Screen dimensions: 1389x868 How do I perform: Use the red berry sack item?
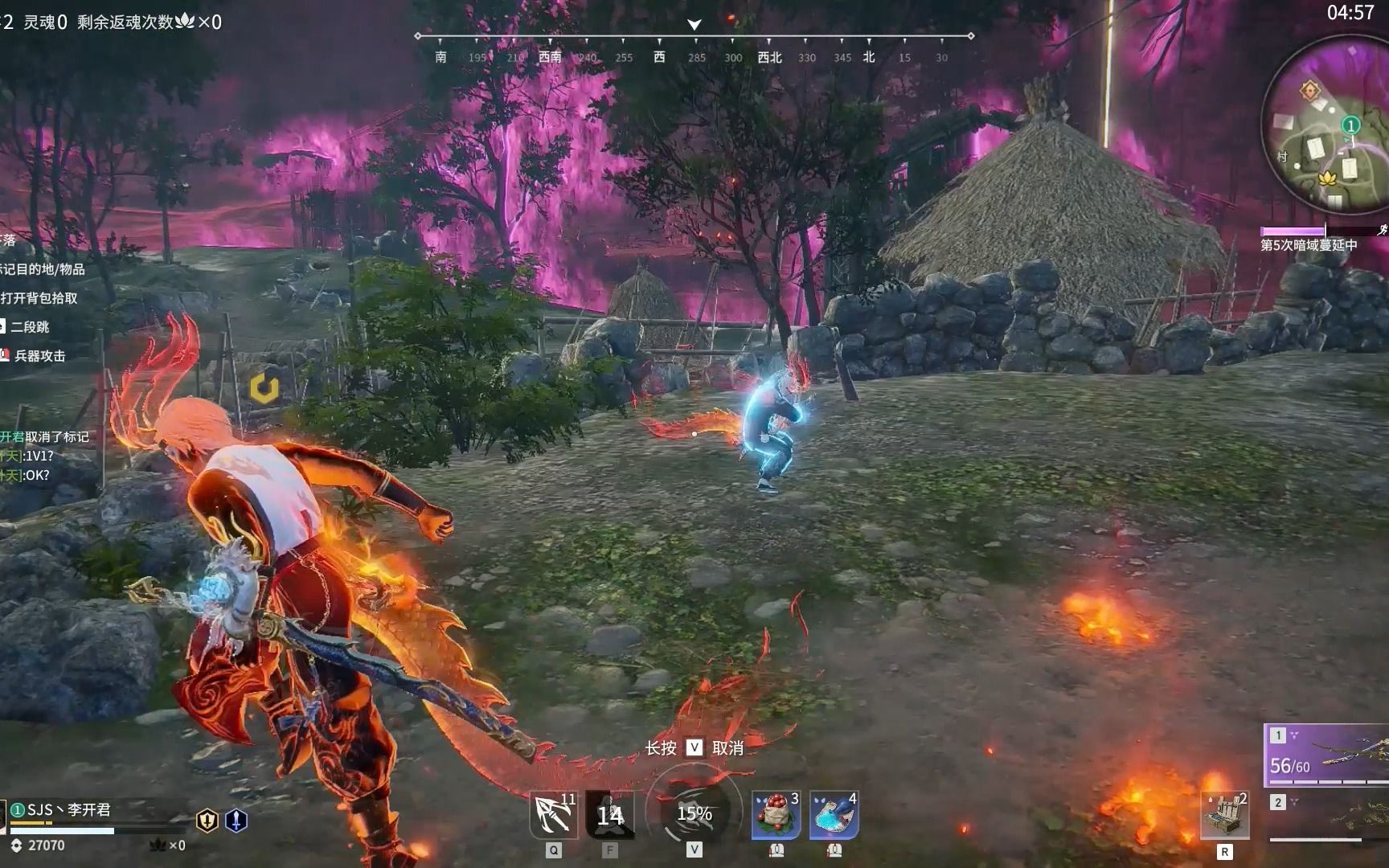pos(776,815)
